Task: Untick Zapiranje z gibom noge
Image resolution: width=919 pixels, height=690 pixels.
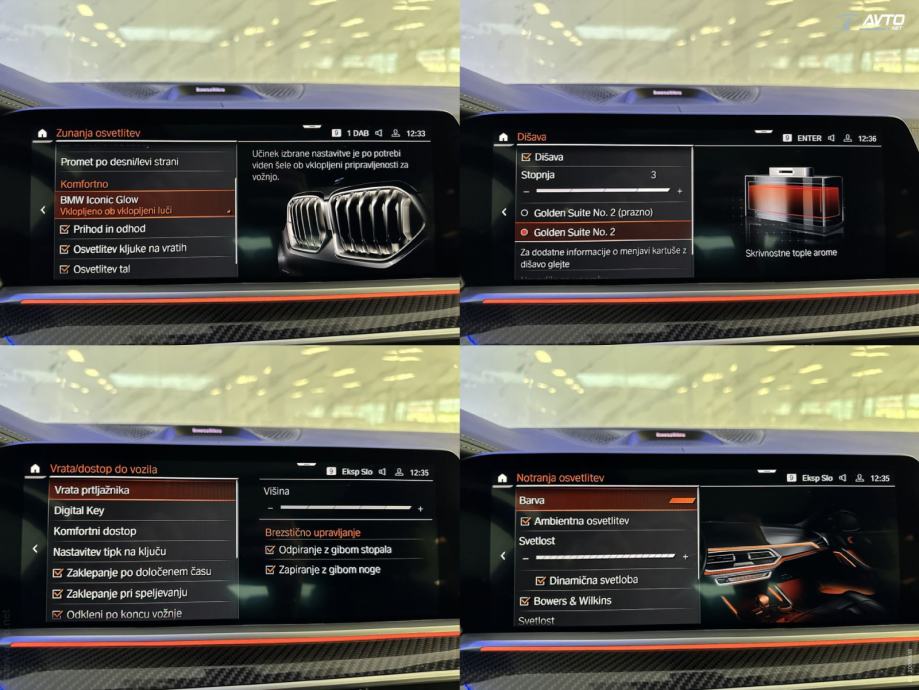Action: (270, 569)
